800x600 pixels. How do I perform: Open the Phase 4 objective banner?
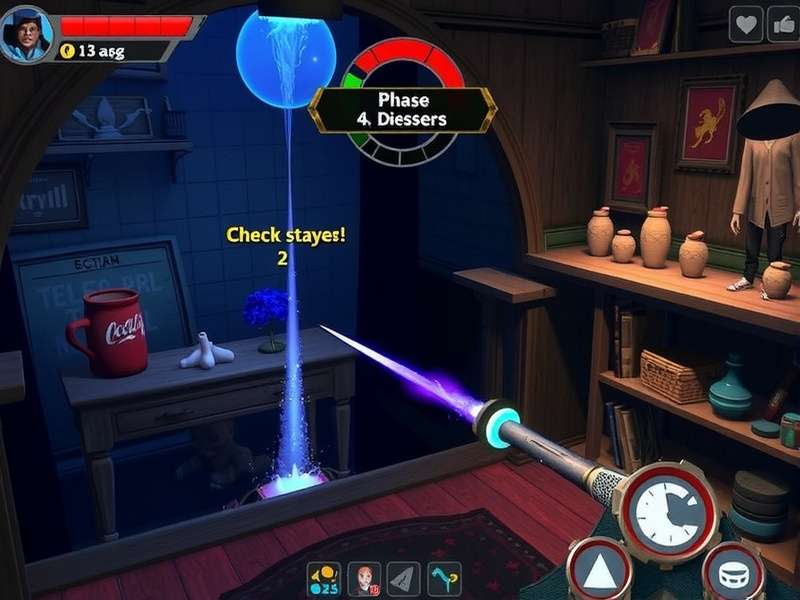tap(403, 110)
